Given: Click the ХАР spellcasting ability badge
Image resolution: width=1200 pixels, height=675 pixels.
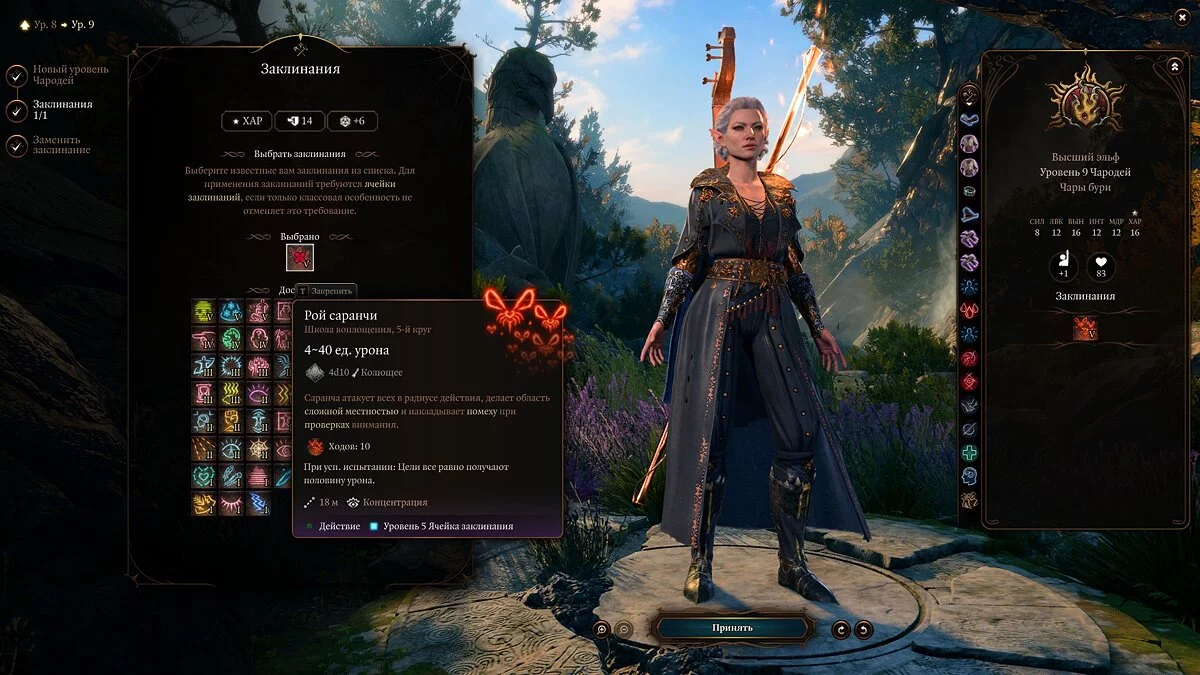Looking at the screenshot, I should (246, 121).
